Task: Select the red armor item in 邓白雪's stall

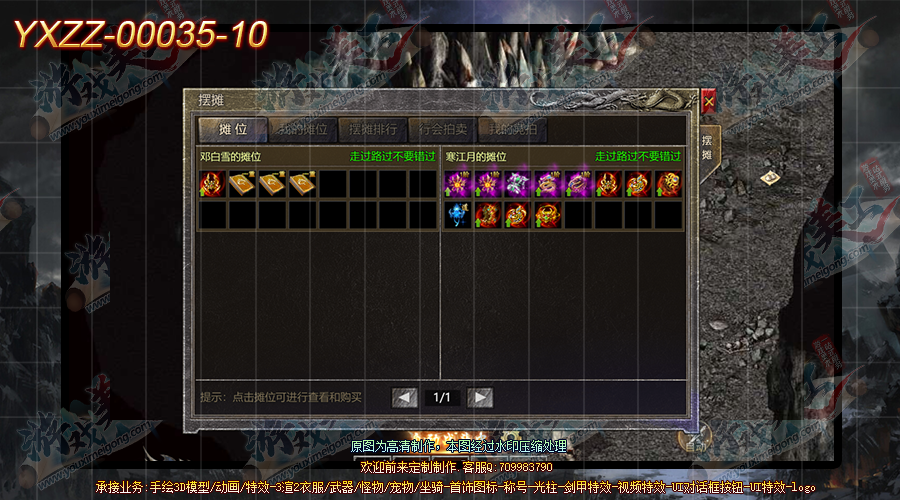Action: (x=212, y=184)
